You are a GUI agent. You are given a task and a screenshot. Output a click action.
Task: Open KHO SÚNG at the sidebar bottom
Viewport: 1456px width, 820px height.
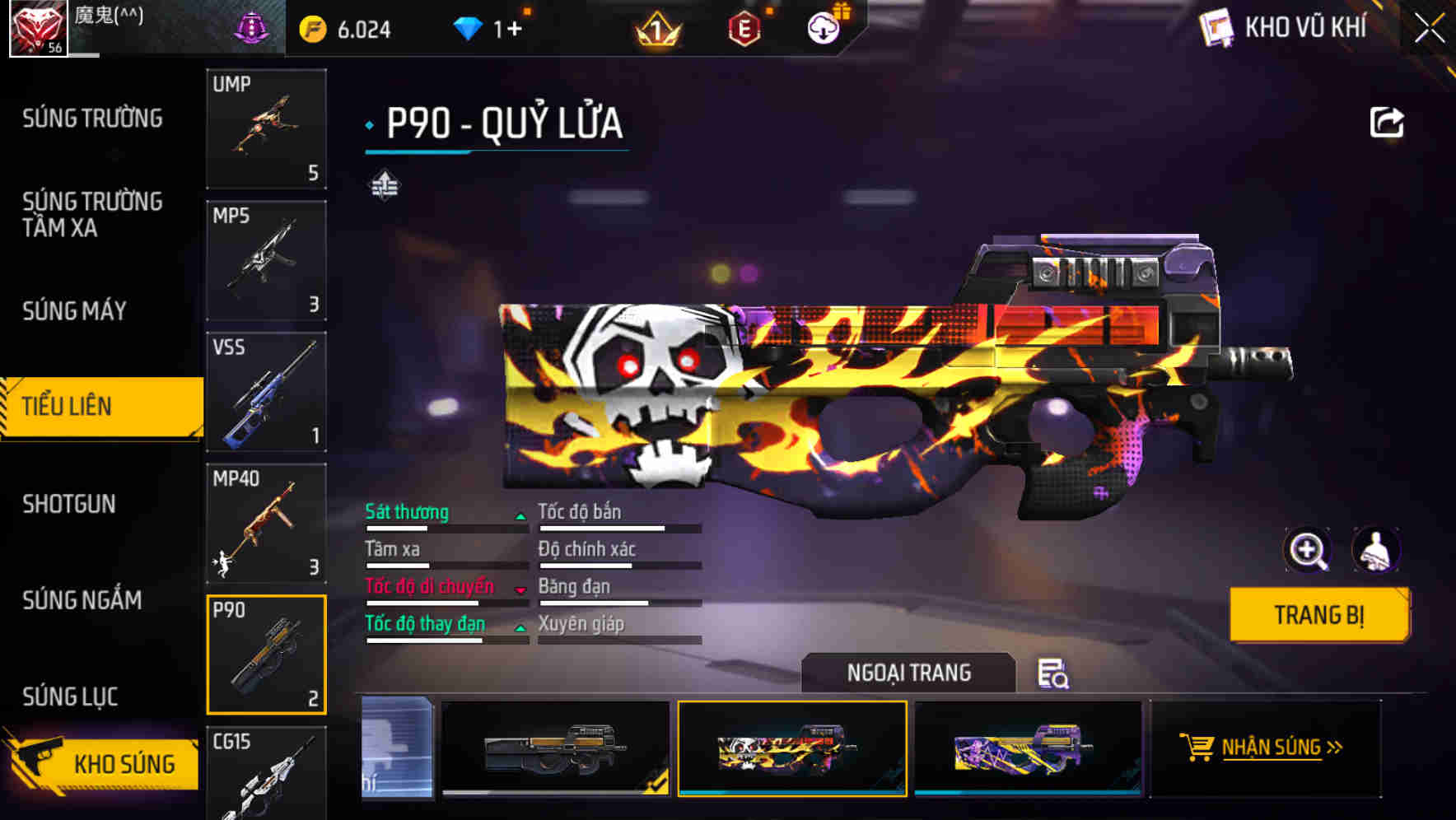(x=124, y=763)
